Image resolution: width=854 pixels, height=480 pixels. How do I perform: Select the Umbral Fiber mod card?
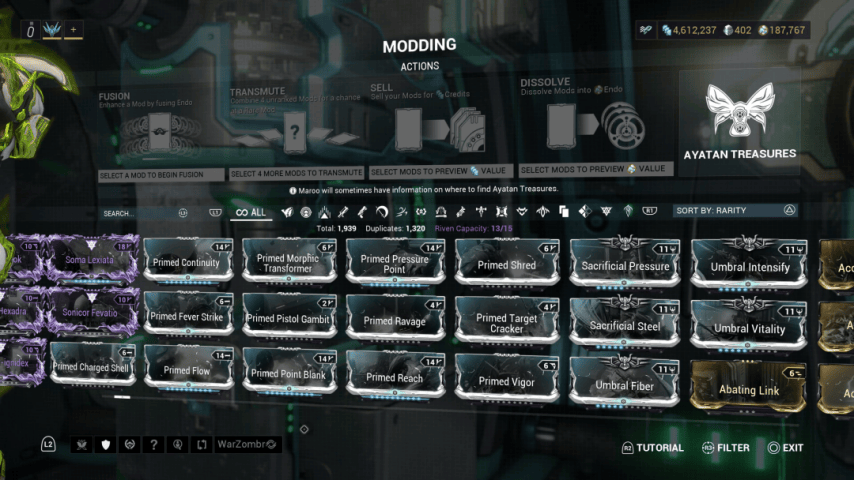[x=625, y=384]
